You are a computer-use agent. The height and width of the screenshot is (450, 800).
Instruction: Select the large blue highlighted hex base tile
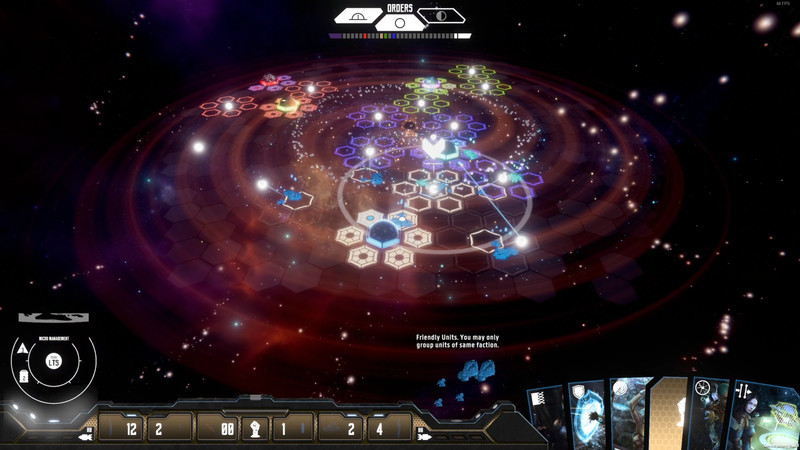(x=383, y=235)
